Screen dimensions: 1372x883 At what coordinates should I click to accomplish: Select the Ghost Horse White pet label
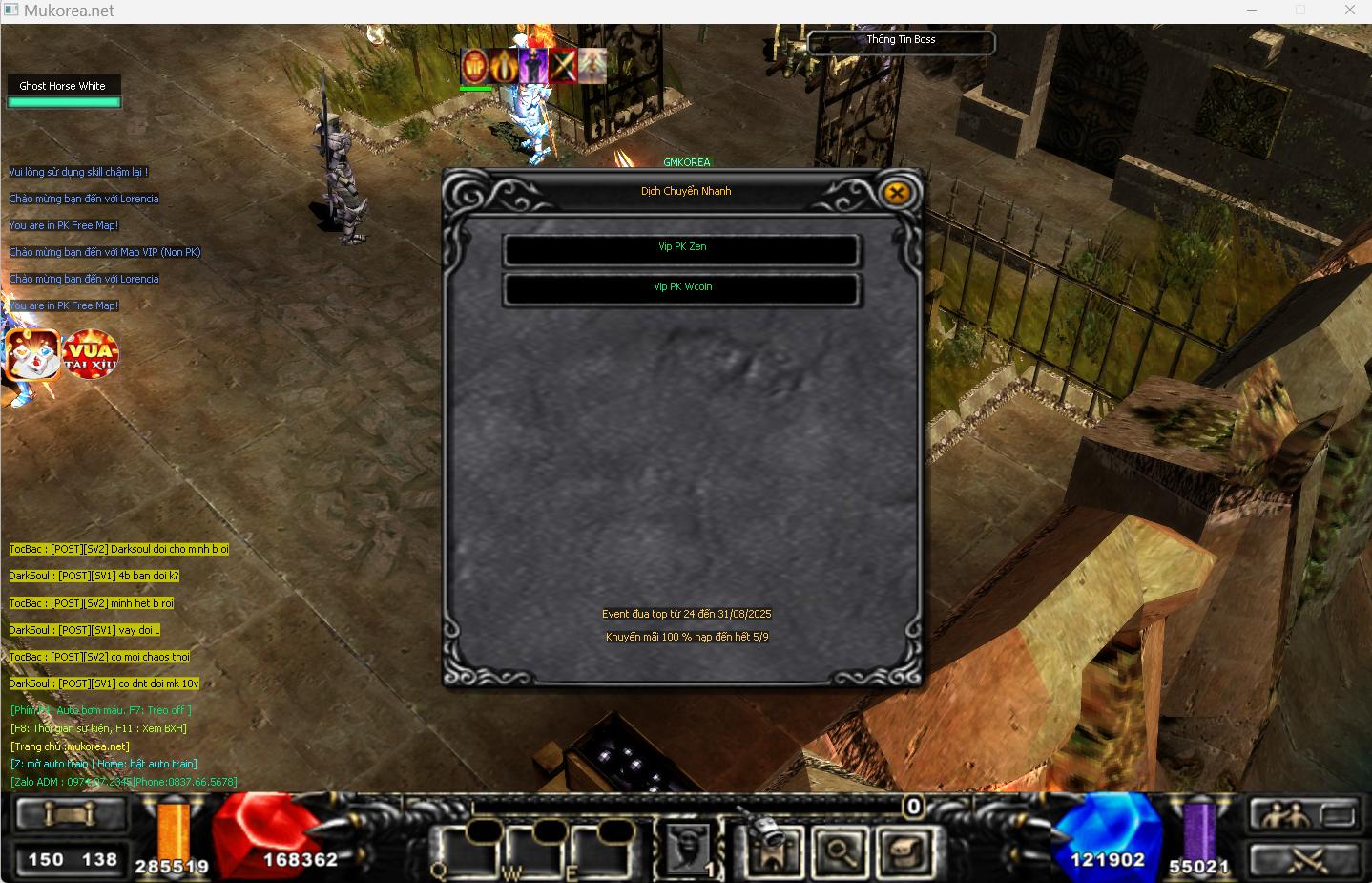(63, 86)
